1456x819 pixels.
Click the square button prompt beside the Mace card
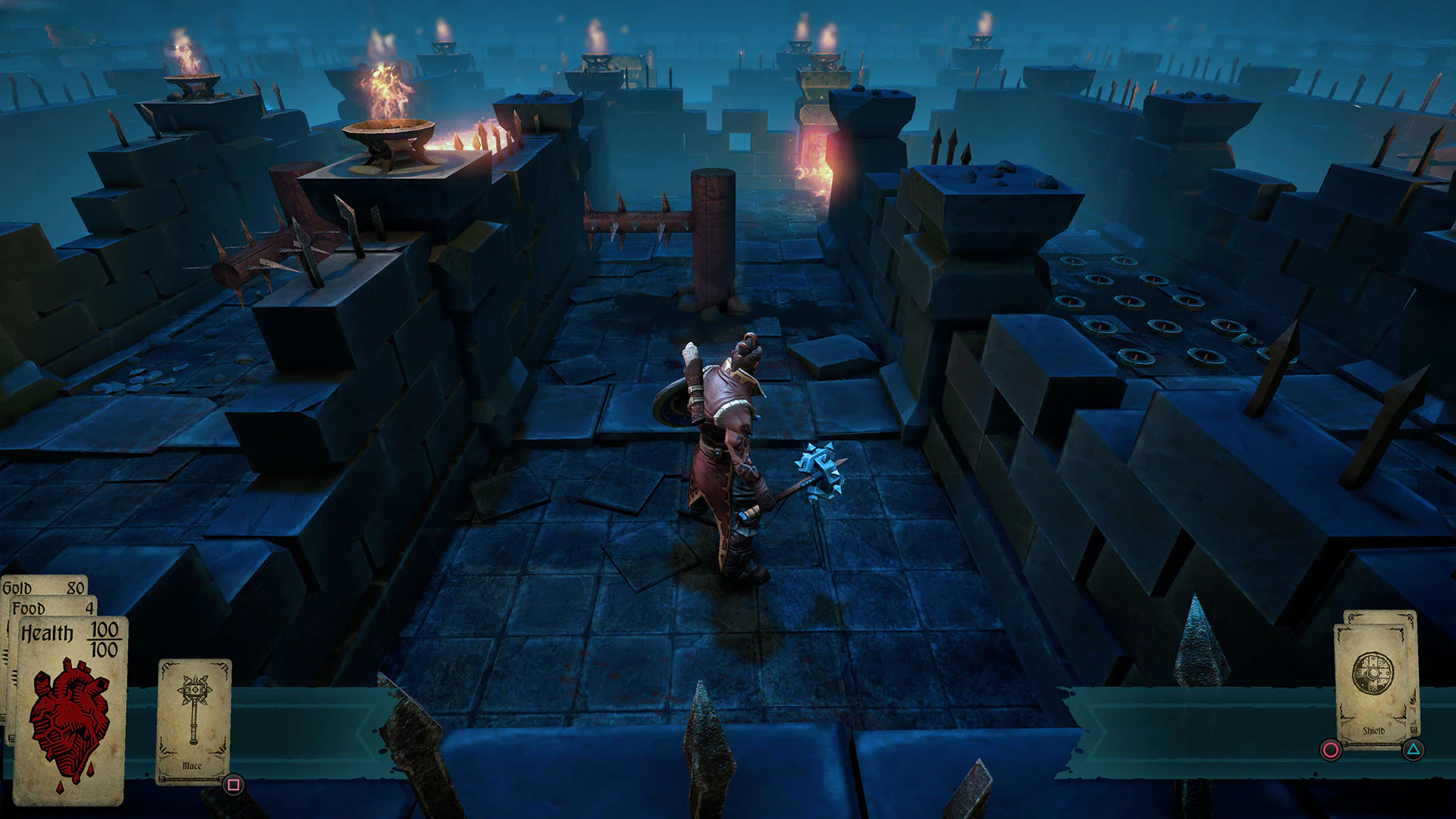pos(233,784)
